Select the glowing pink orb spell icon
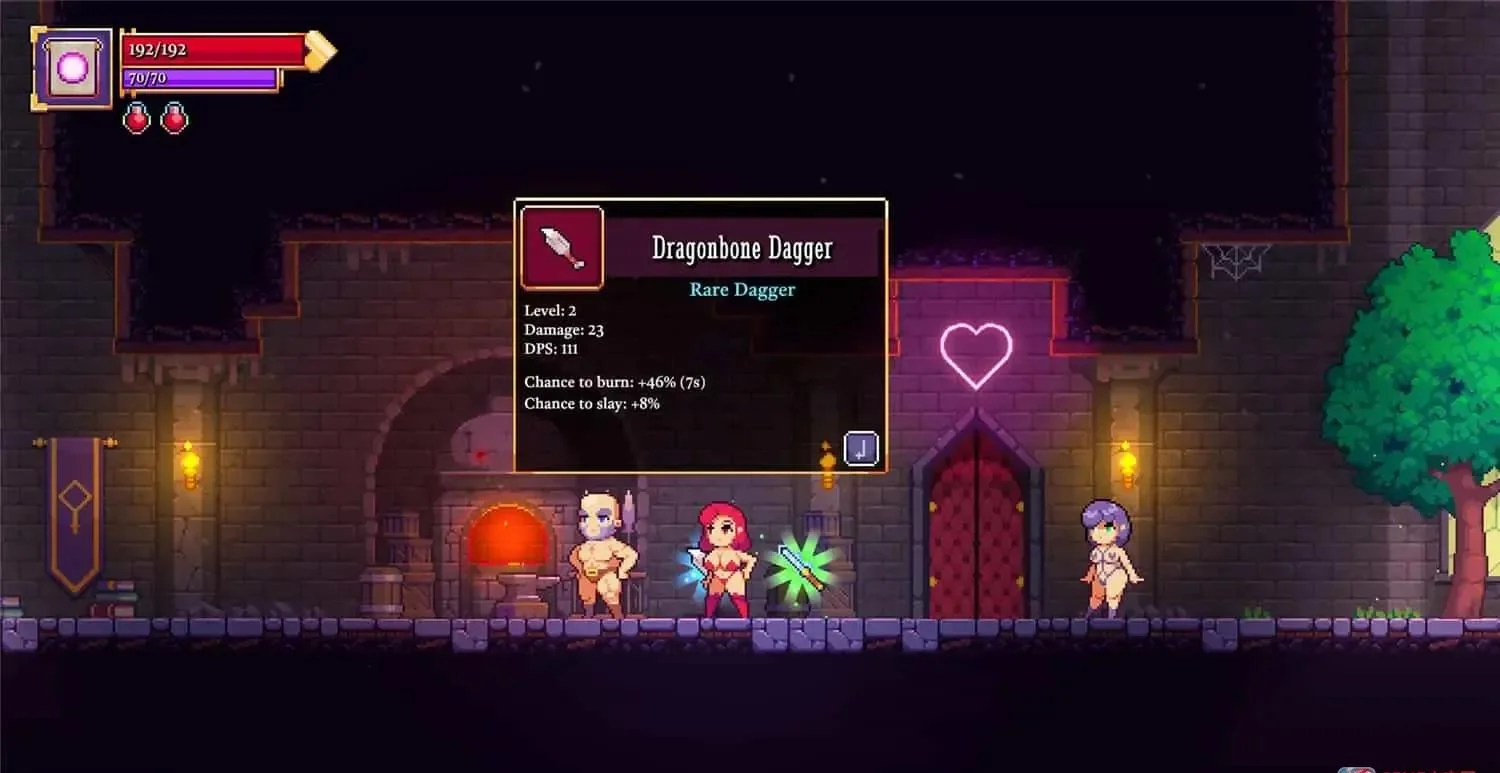The width and height of the screenshot is (1500, 773). pos(73,68)
